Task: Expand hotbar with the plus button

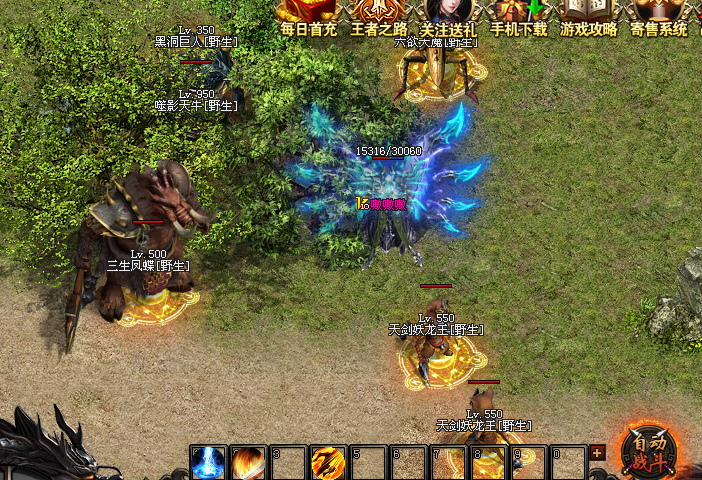Action: pos(597,453)
